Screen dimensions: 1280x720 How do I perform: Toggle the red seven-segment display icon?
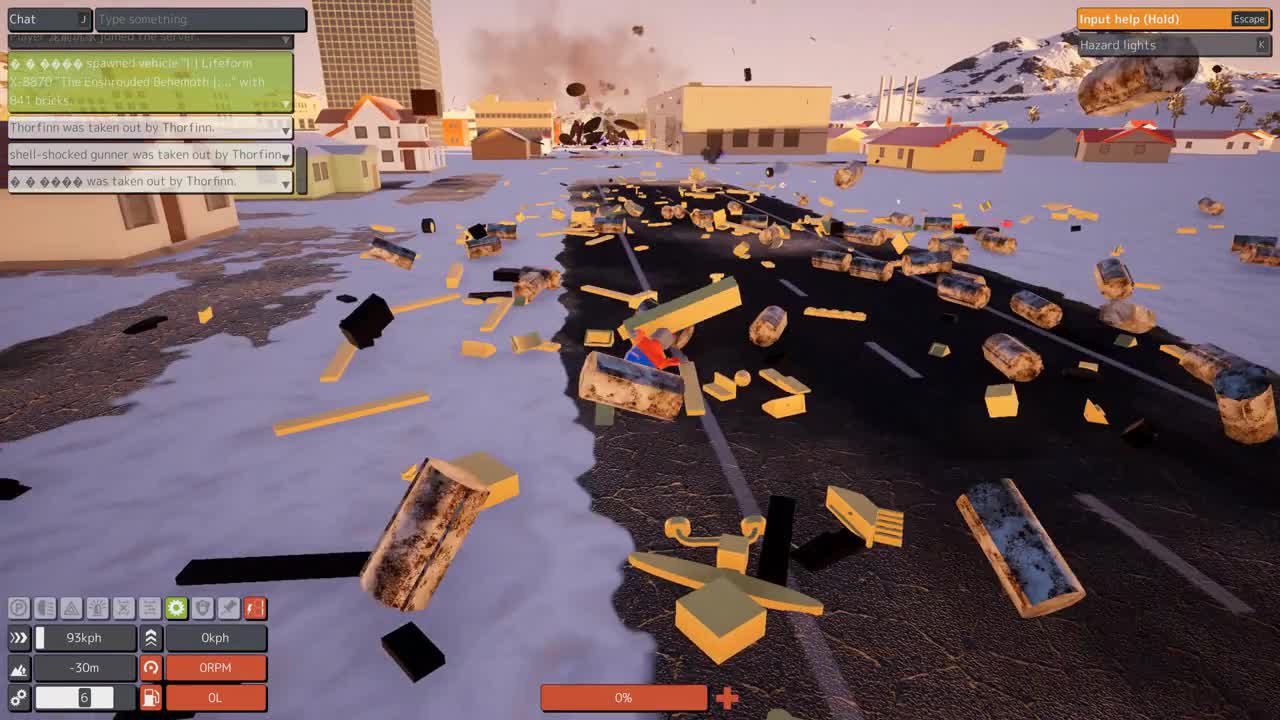pos(254,608)
